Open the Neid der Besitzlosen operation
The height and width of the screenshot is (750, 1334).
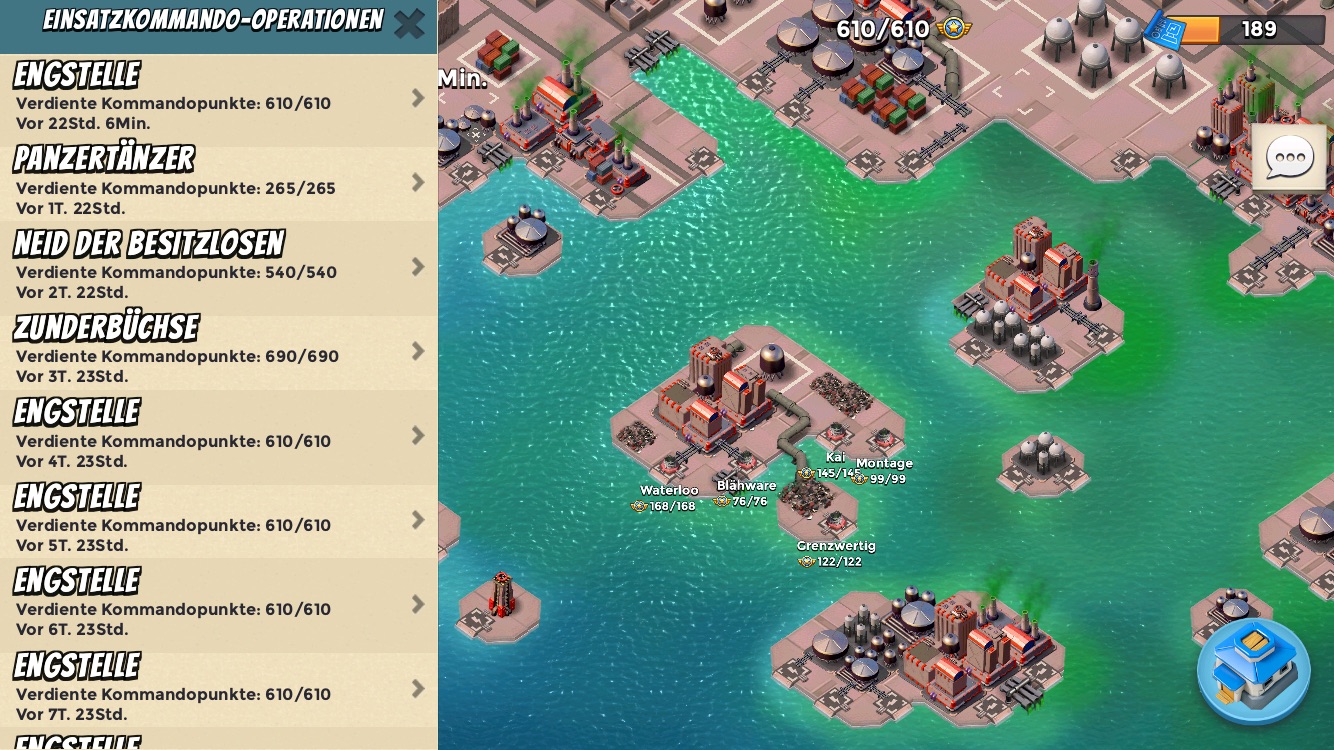click(x=218, y=267)
